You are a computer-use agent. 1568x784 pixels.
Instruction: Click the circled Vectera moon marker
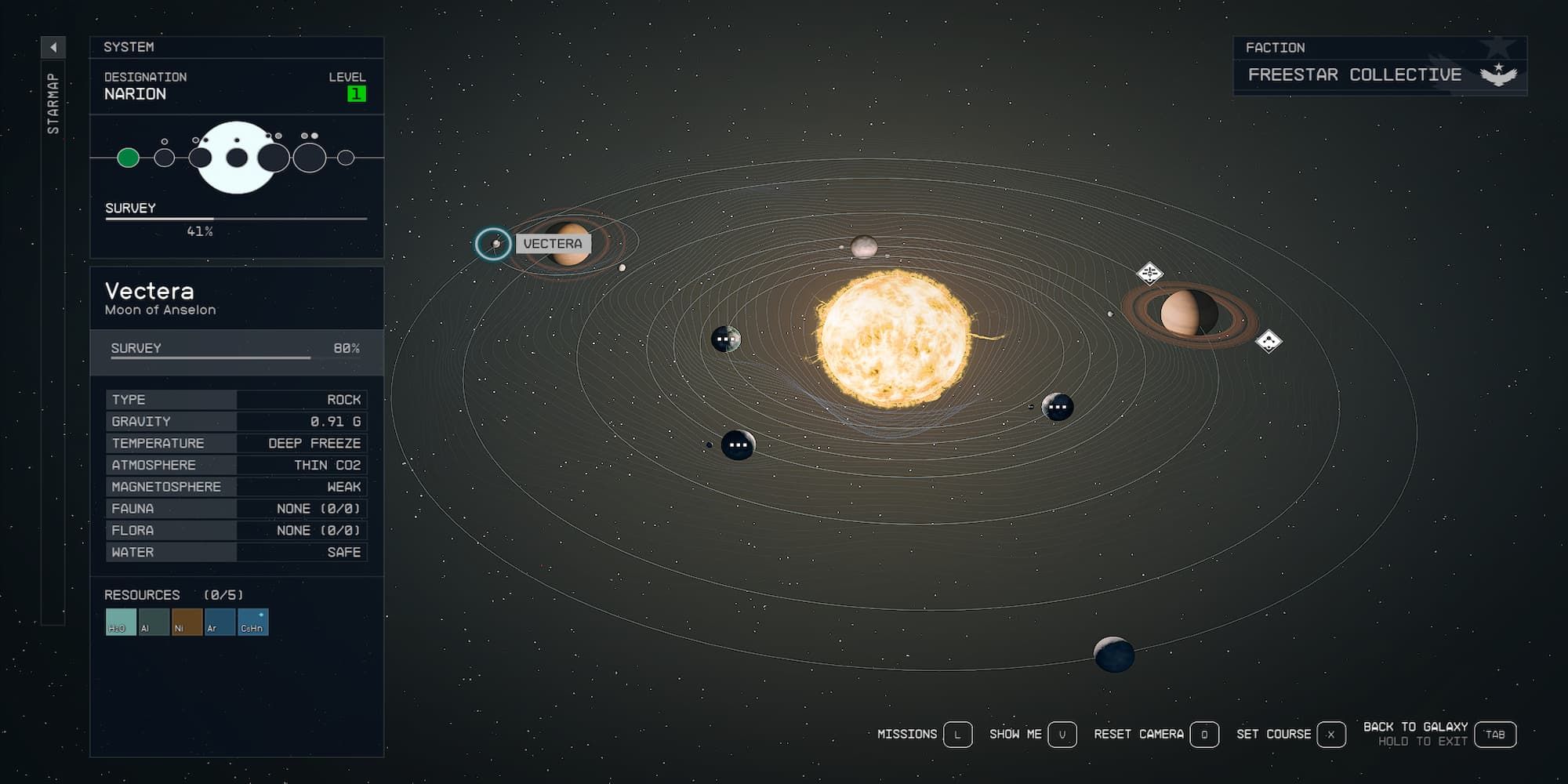click(x=494, y=245)
